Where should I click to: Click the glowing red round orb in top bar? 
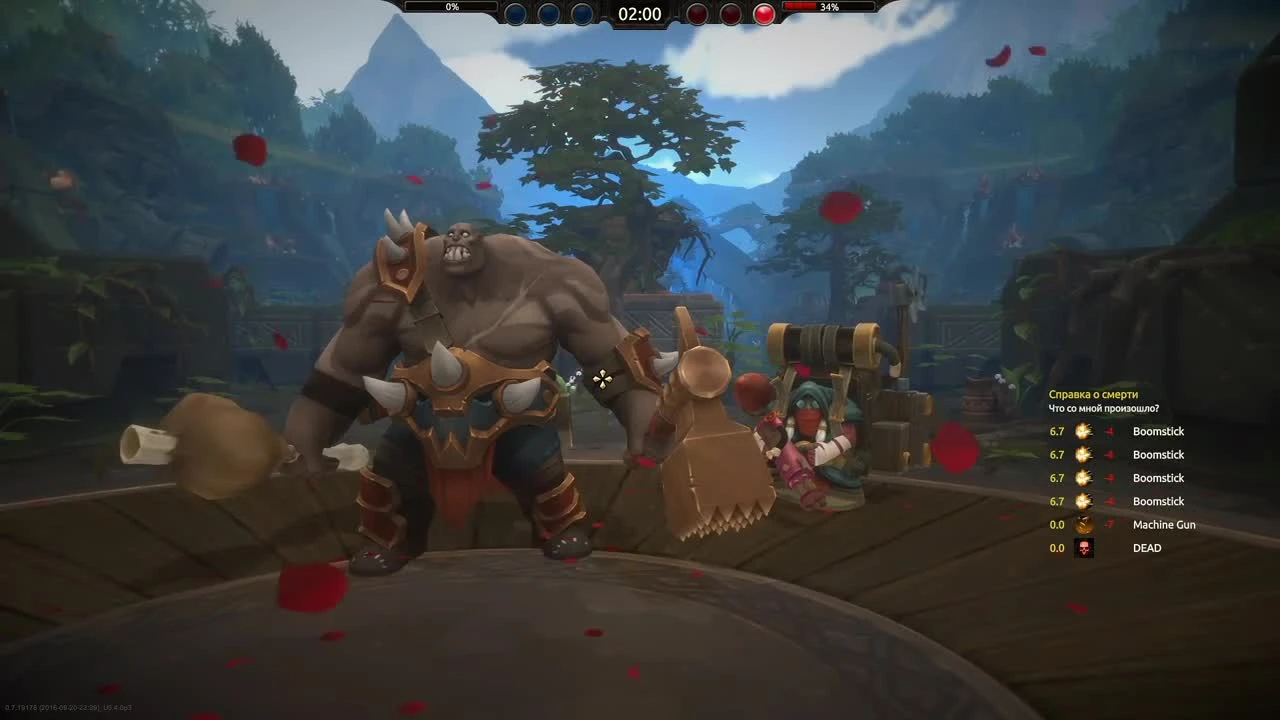[x=763, y=13]
